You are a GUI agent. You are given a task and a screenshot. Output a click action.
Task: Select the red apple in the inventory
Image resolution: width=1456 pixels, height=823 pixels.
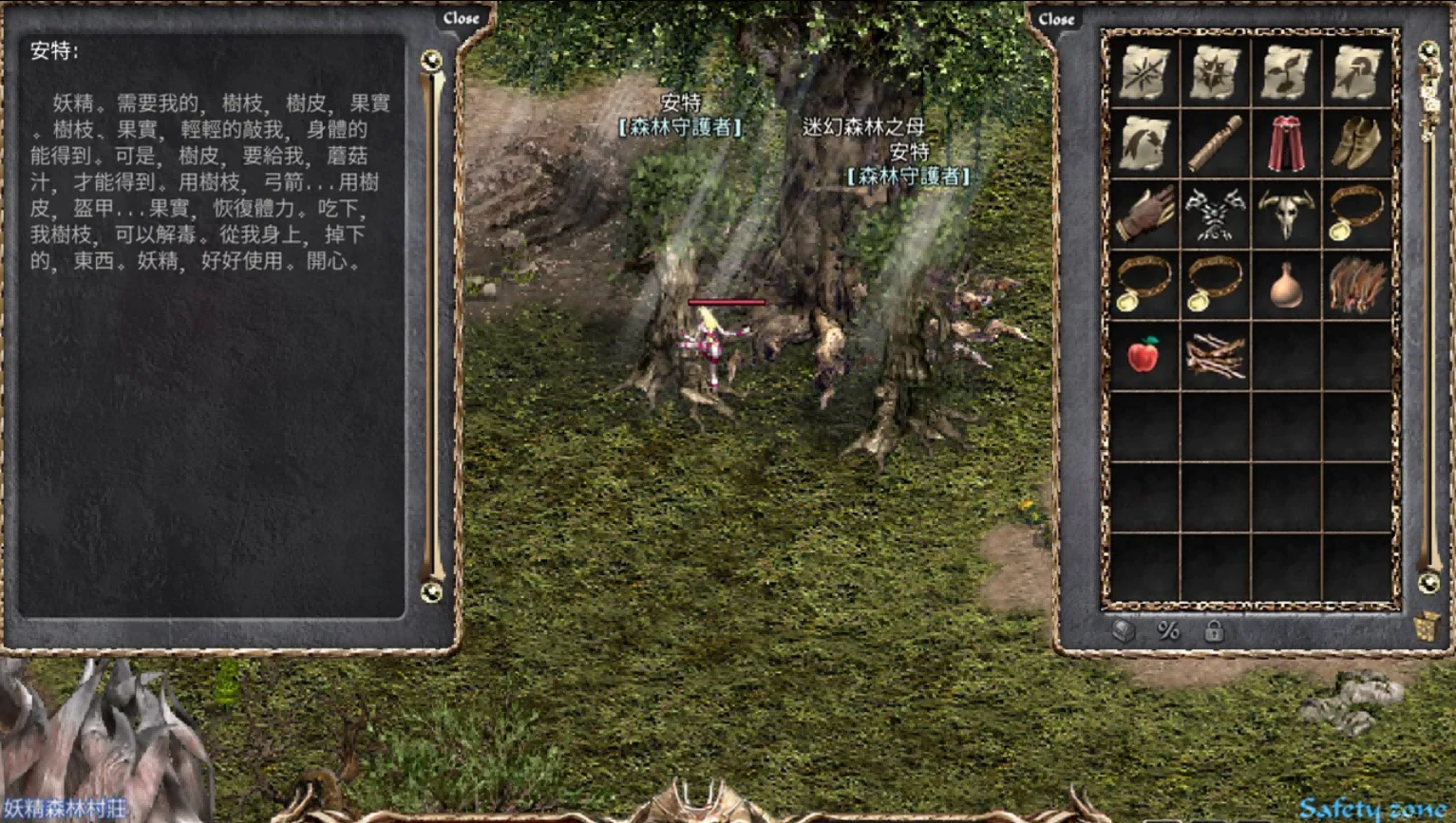[1144, 355]
